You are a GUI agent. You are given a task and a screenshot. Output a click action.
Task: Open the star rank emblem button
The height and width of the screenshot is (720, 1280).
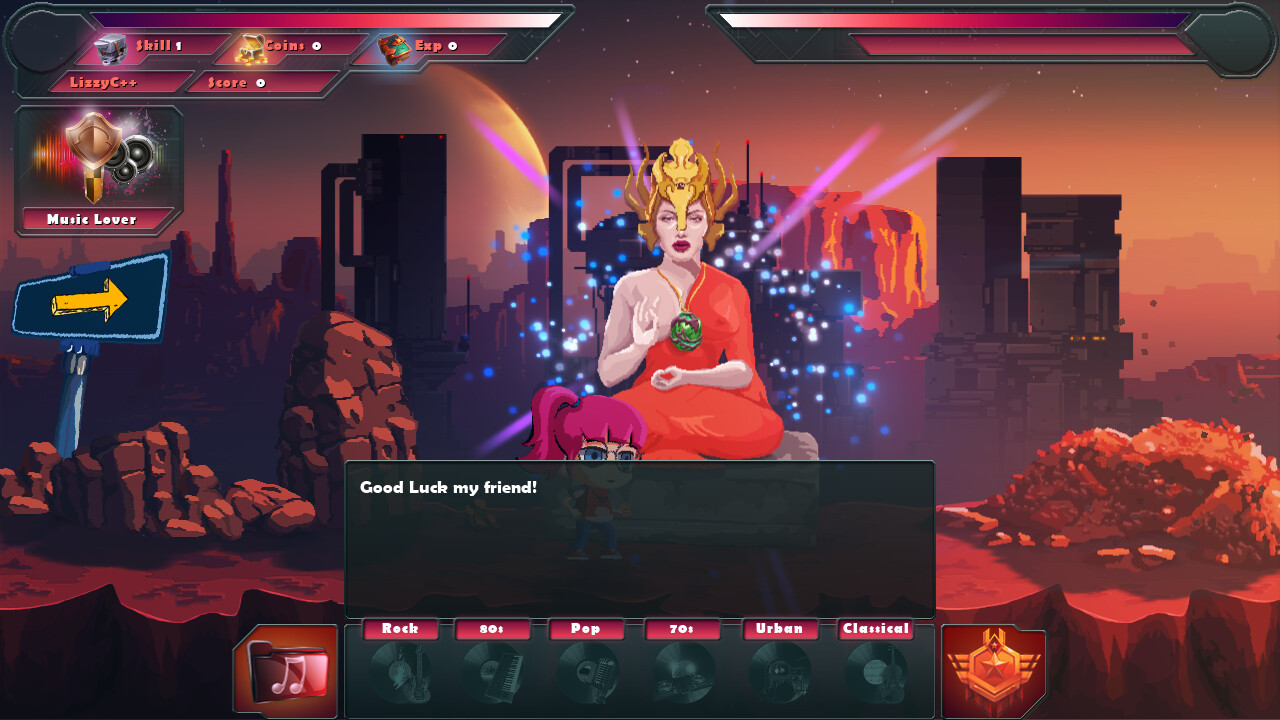pyautogui.click(x=993, y=671)
